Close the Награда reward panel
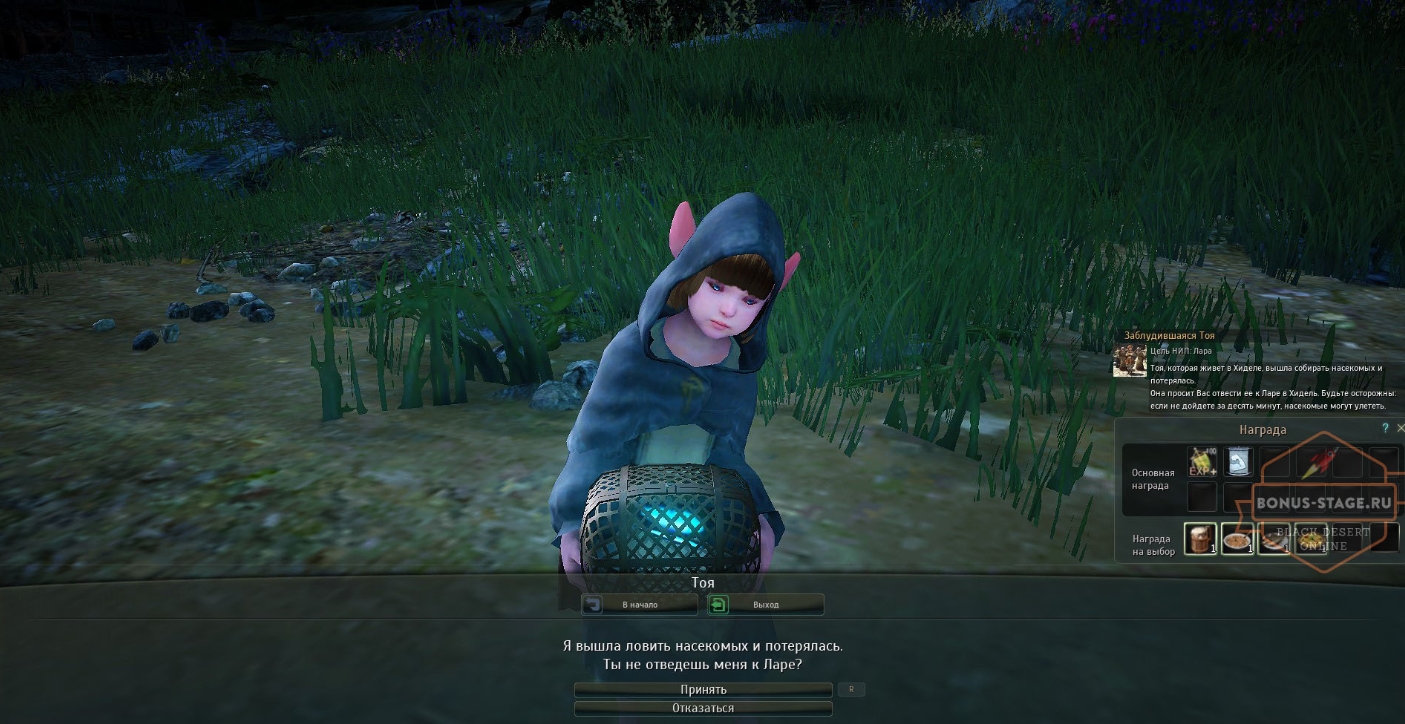This screenshot has width=1405, height=724. [1399, 428]
